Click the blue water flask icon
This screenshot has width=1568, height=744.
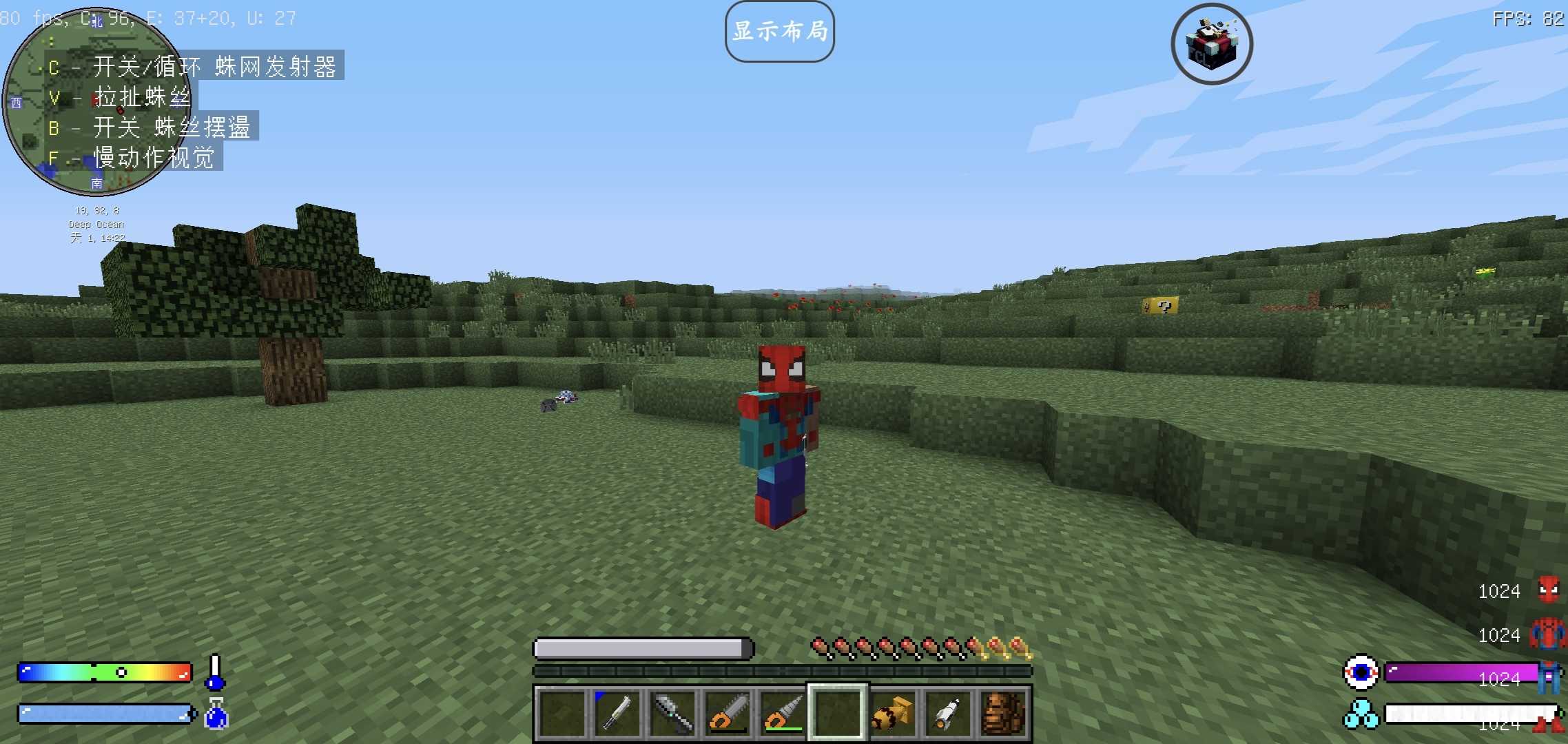click(216, 714)
